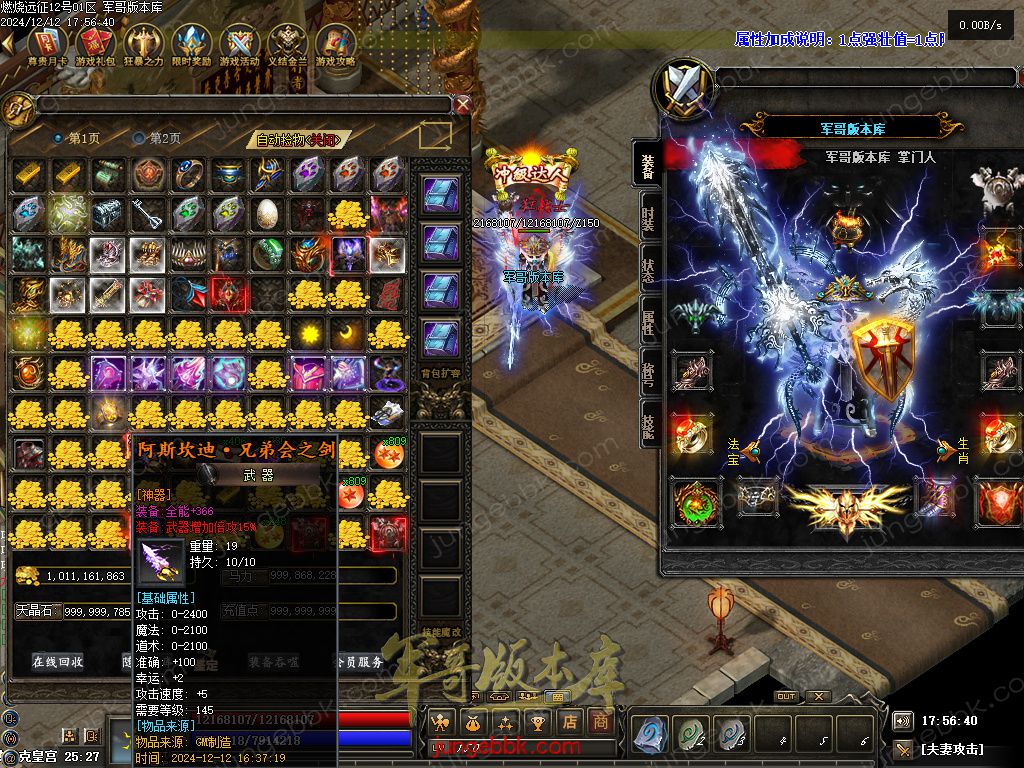Open the 尊贵月卡 monthly card icon

click(x=47, y=45)
